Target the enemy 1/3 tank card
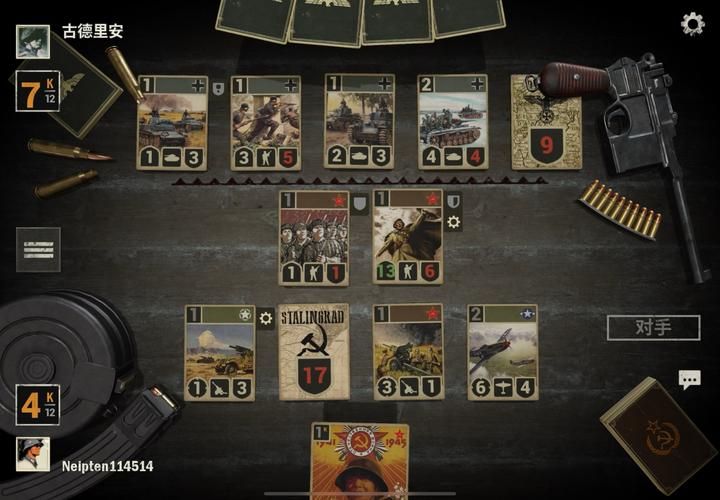This screenshot has height=500, width=720. coord(172,122)
